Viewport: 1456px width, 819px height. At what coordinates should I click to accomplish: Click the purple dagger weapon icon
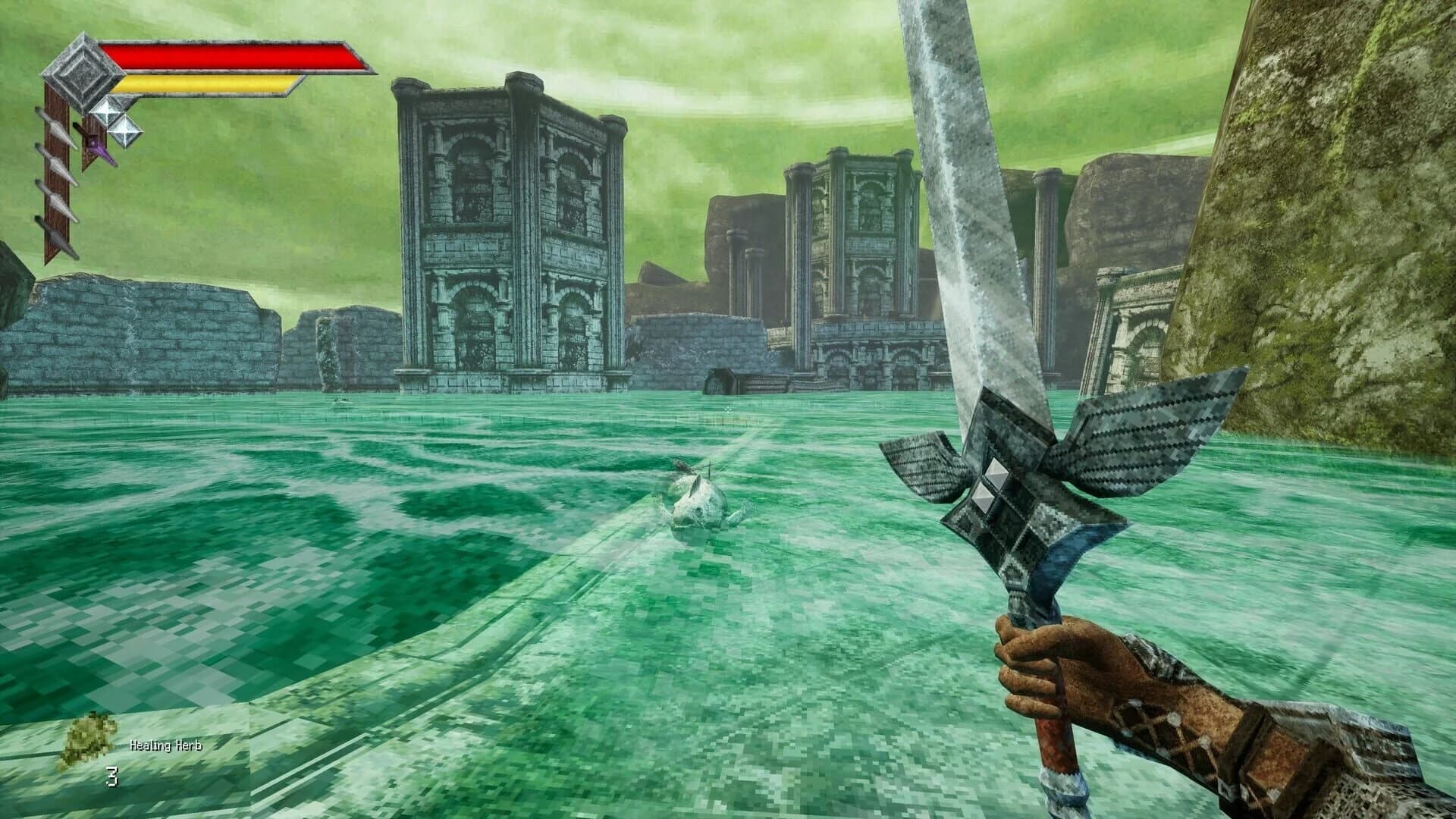click(97, 149)
